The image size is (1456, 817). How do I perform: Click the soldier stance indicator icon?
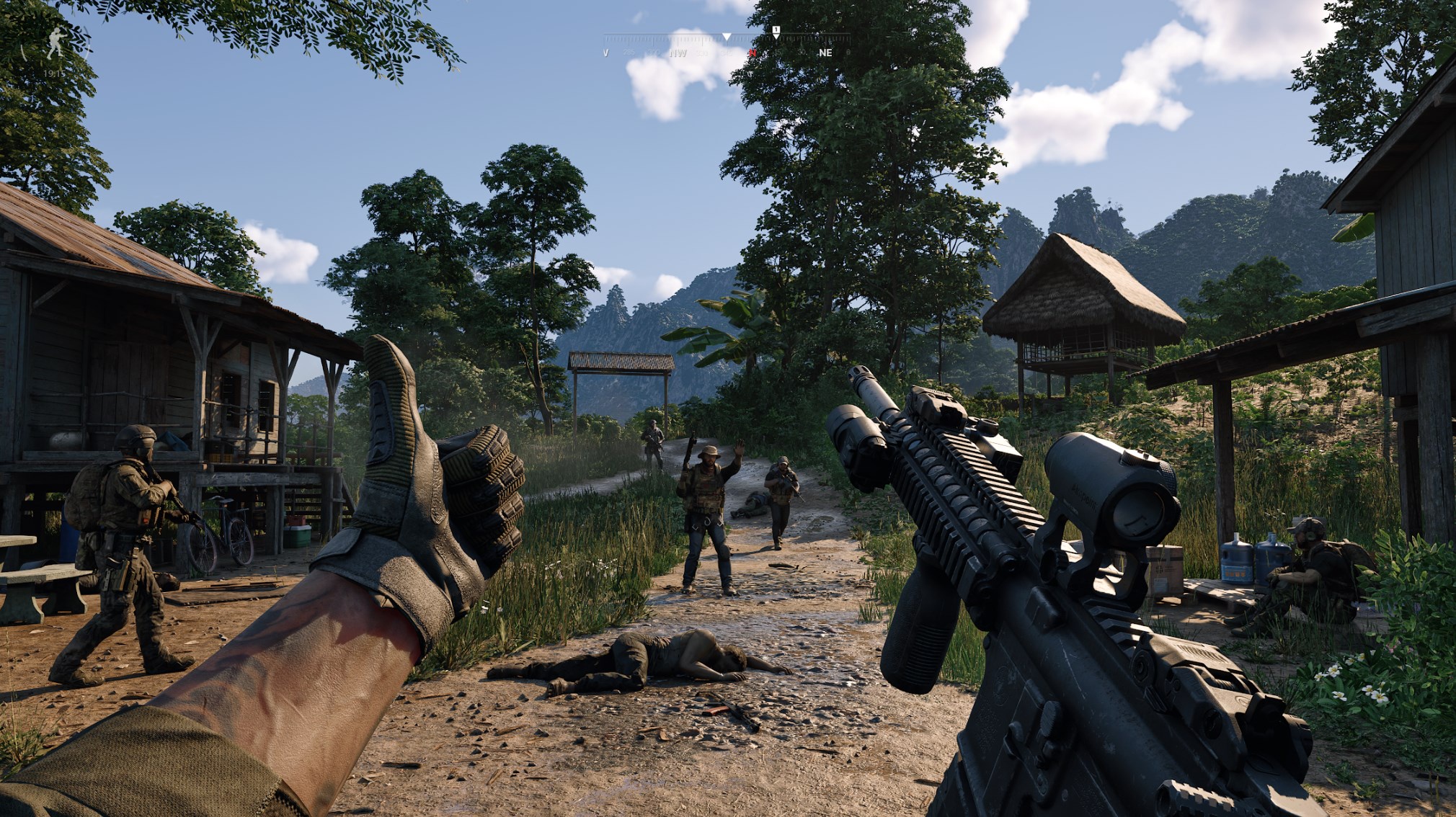point(55,45)
